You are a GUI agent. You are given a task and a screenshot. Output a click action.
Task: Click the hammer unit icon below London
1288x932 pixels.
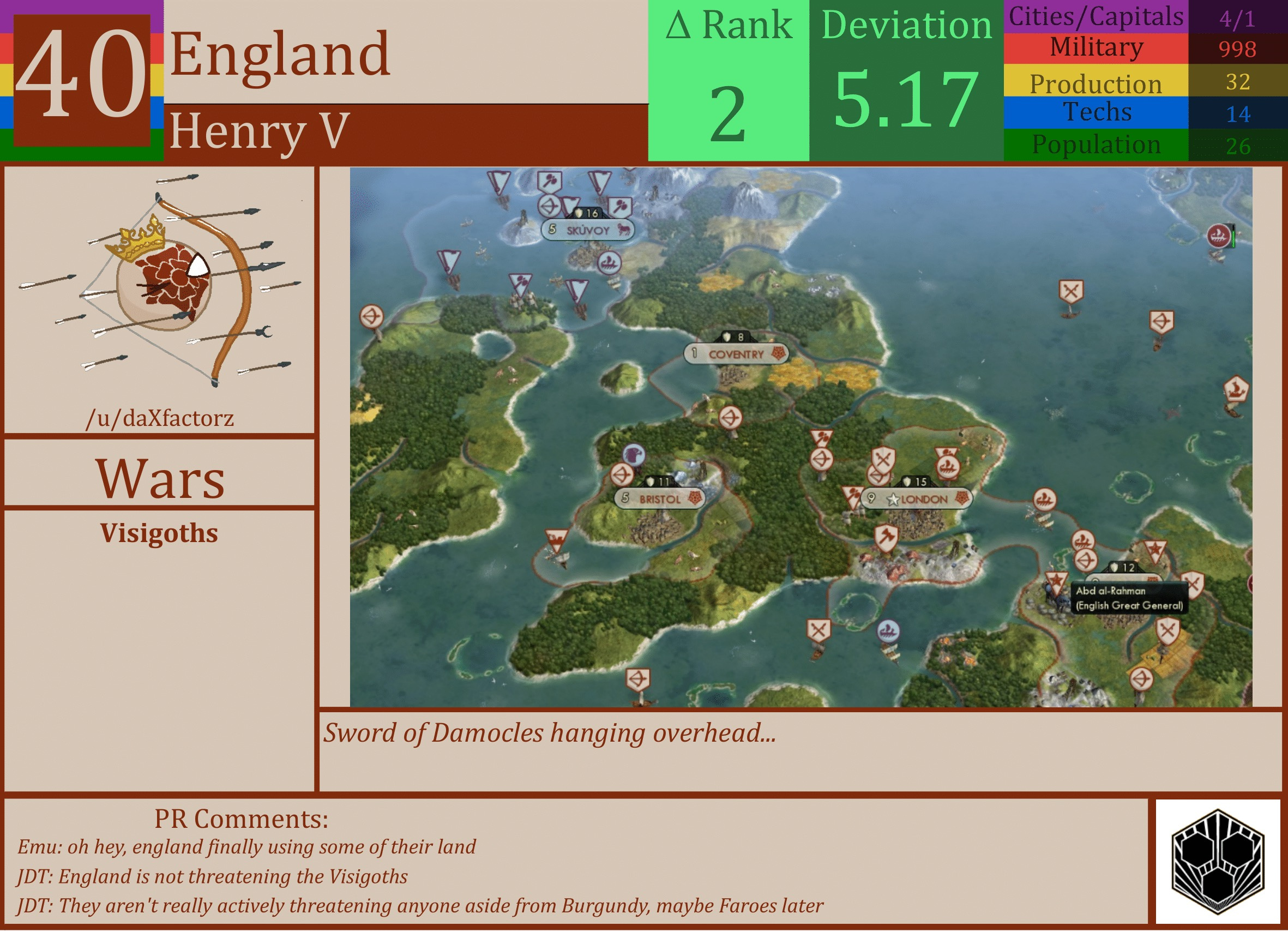[886, 536]
